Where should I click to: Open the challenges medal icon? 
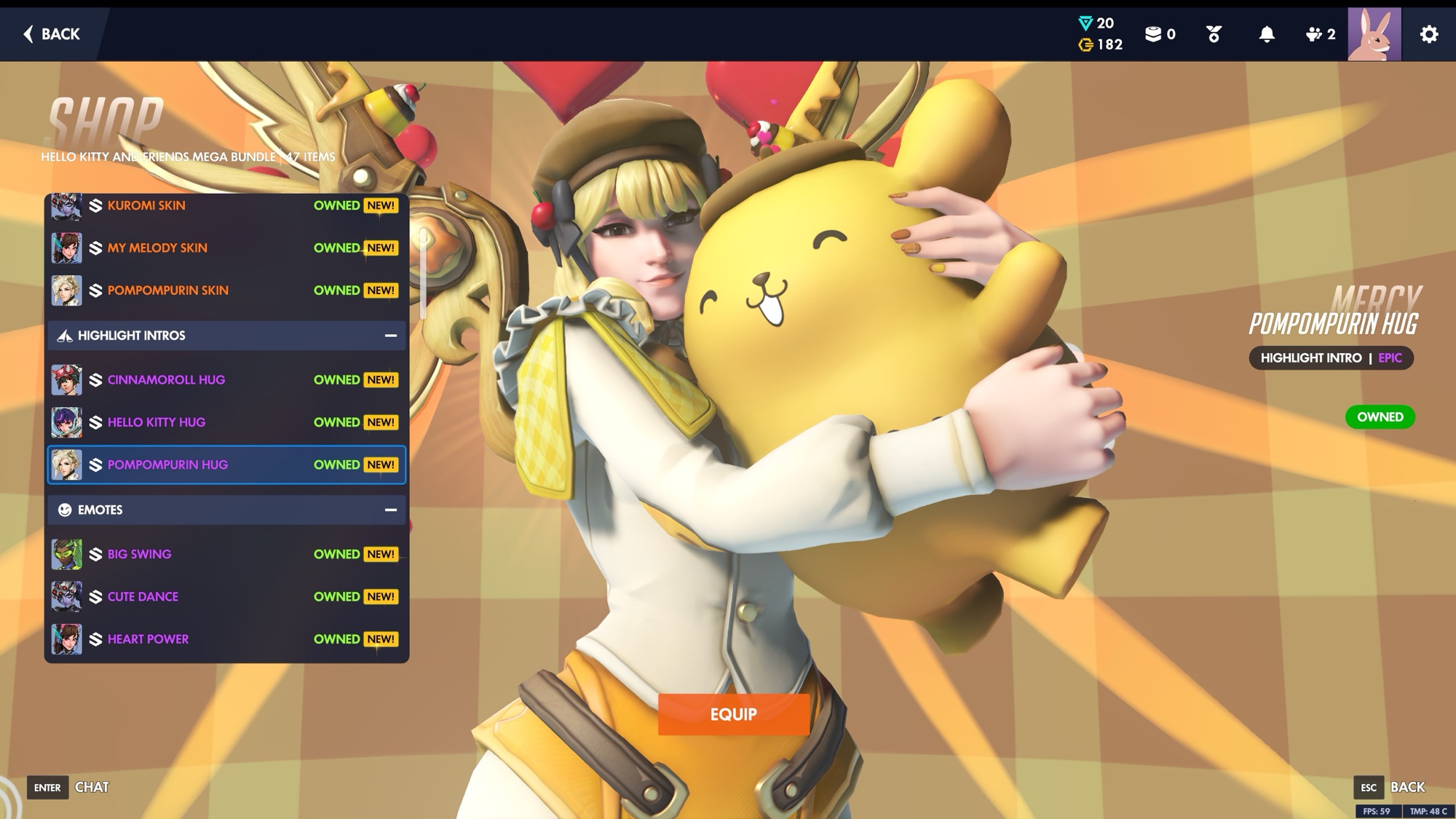[x=1214, y=34]
